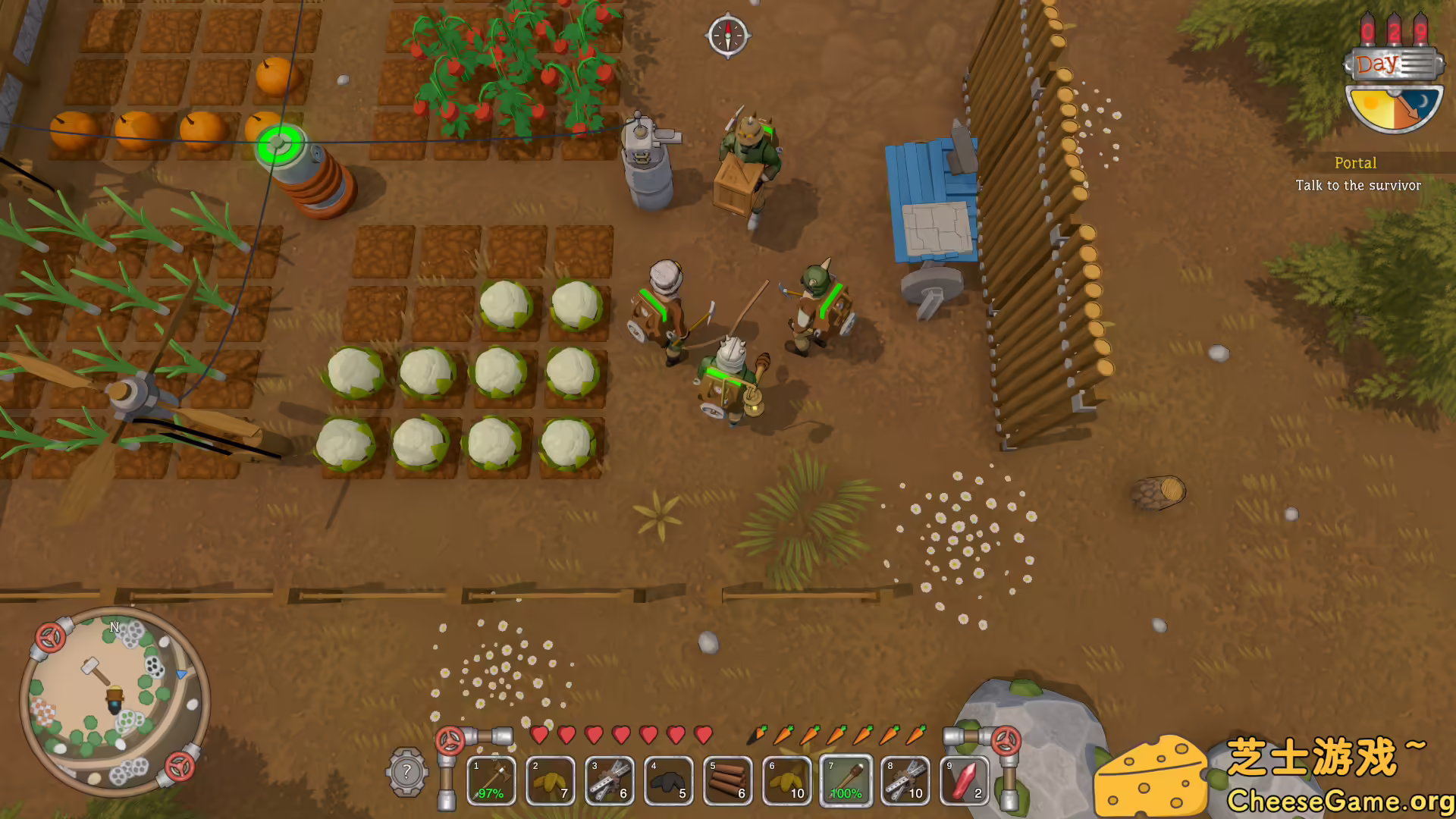Select the black coal pile in slot 4
The image size is (1456, 819).
(669, 780)
